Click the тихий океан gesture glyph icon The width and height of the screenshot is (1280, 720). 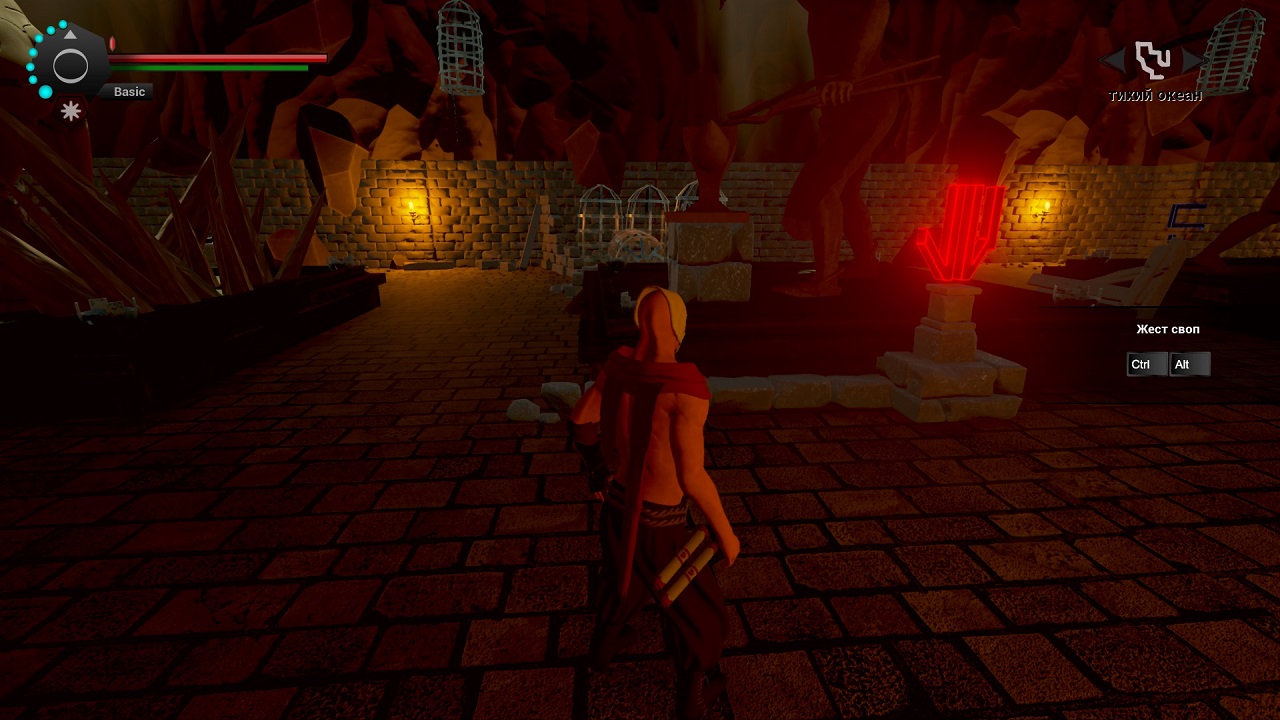[1152, 60]
